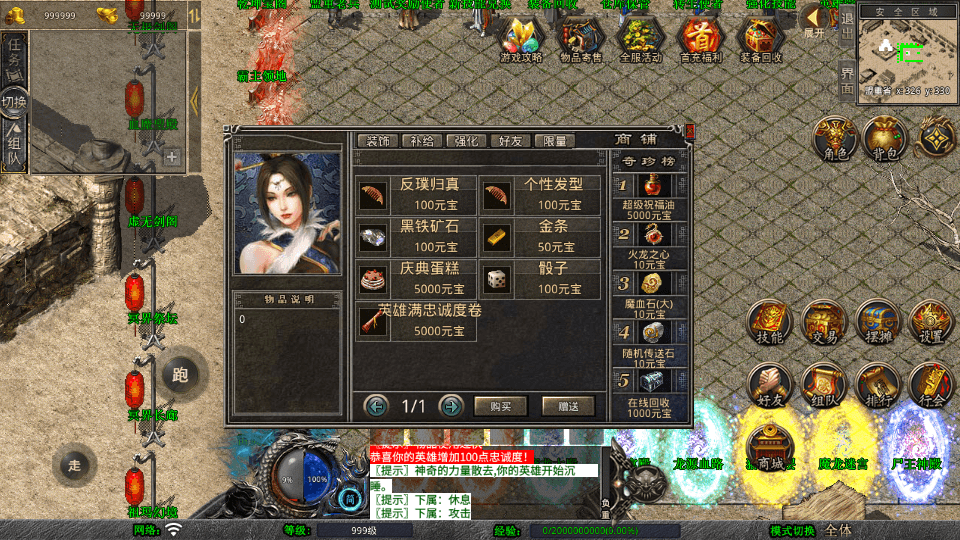The width and height of the screenshot is (960, 540).
Task: Show the 限量 shop tab
Action: [555, 141]
